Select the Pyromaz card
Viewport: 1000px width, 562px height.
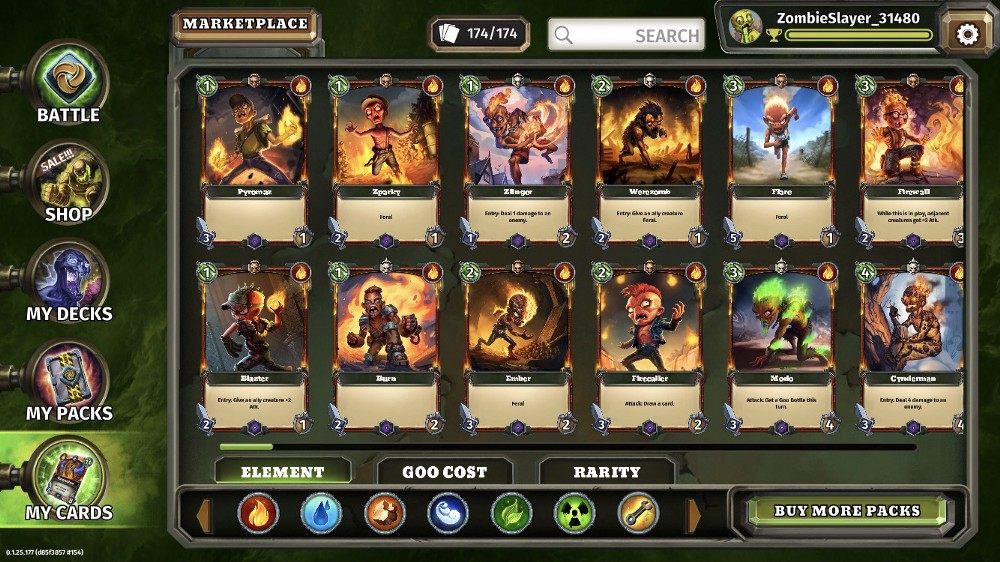coord(252,160)
